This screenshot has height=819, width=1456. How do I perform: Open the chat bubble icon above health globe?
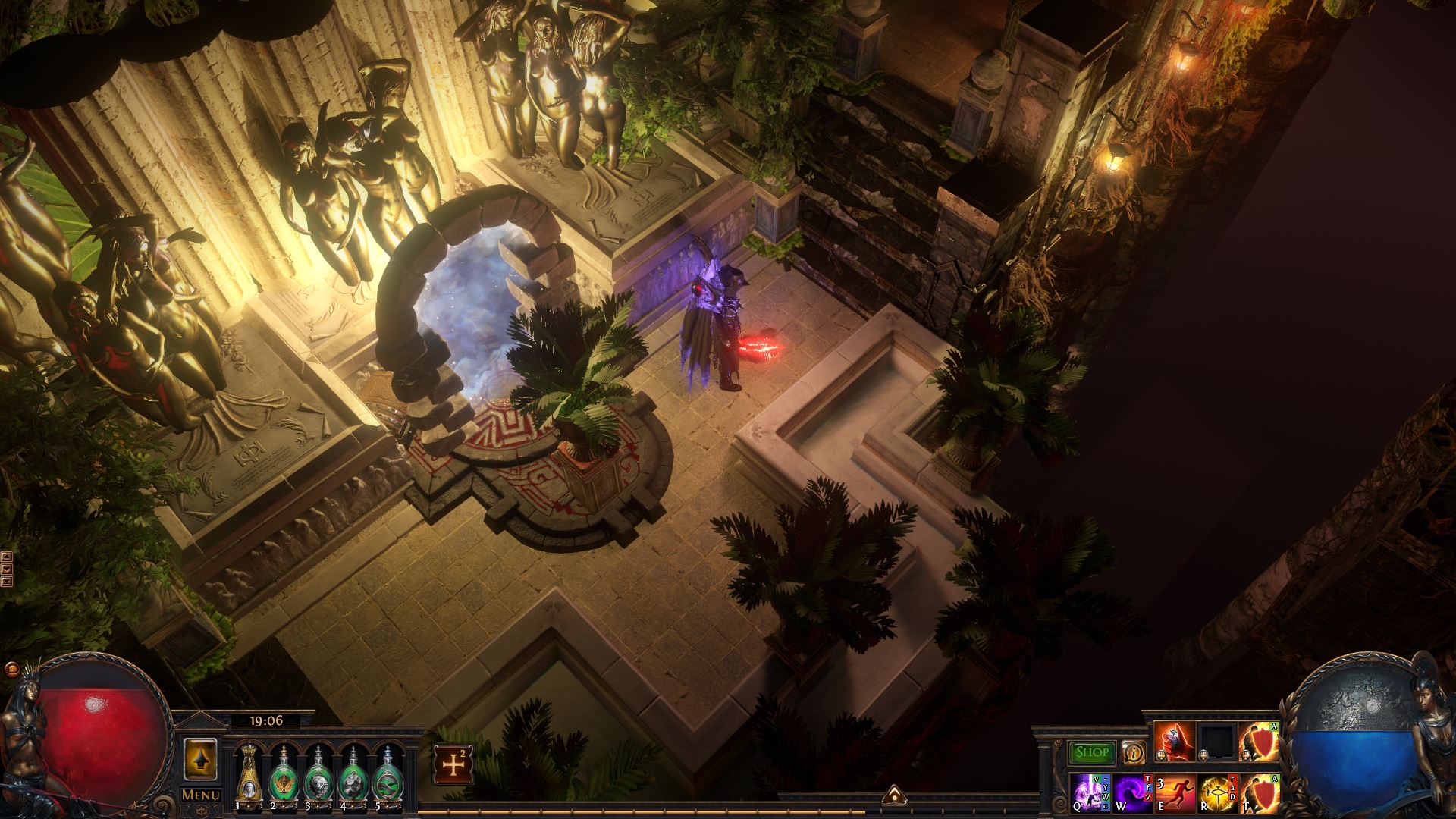click(11, 669)
